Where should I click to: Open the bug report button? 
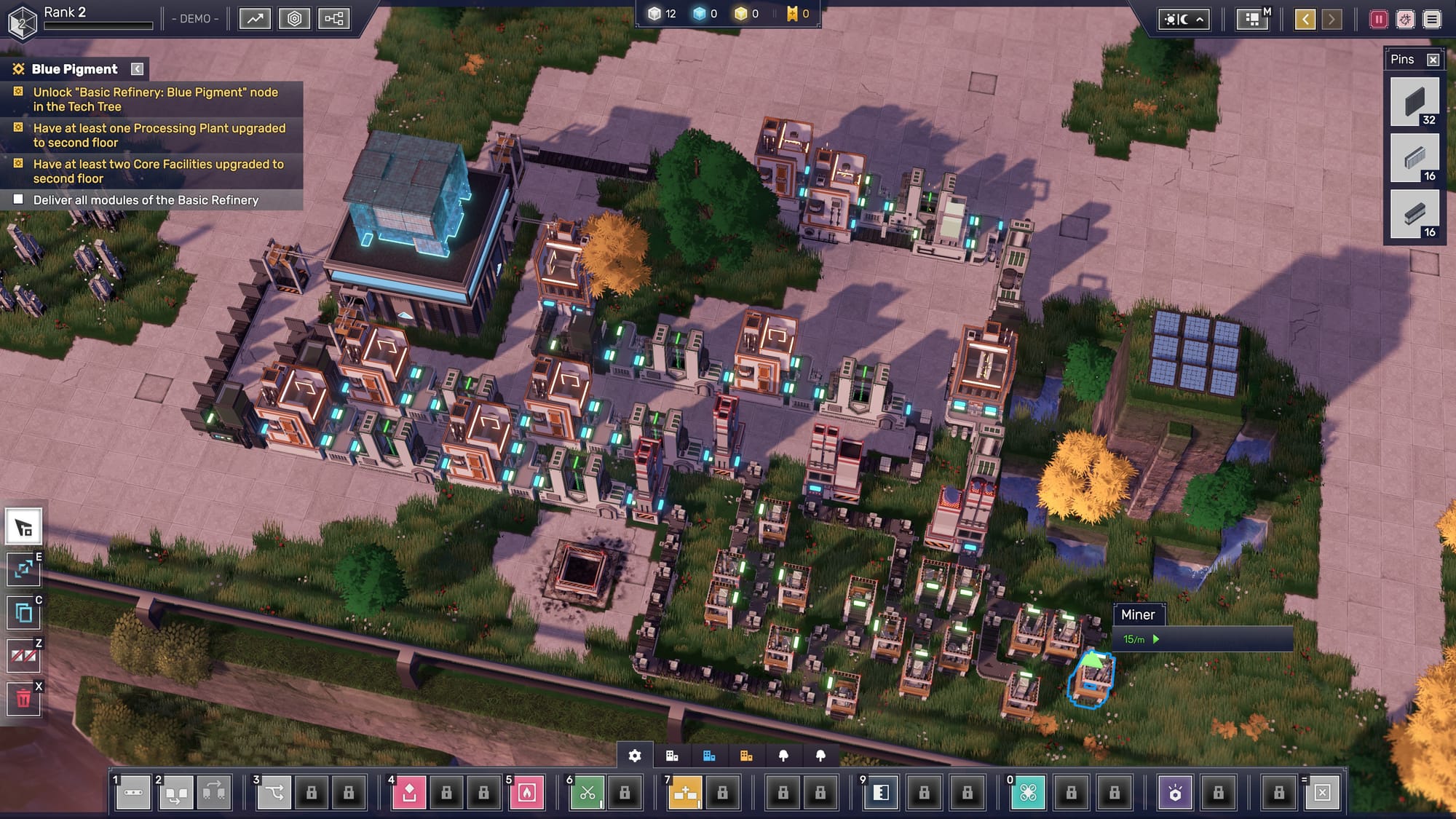click(1405, 19)
